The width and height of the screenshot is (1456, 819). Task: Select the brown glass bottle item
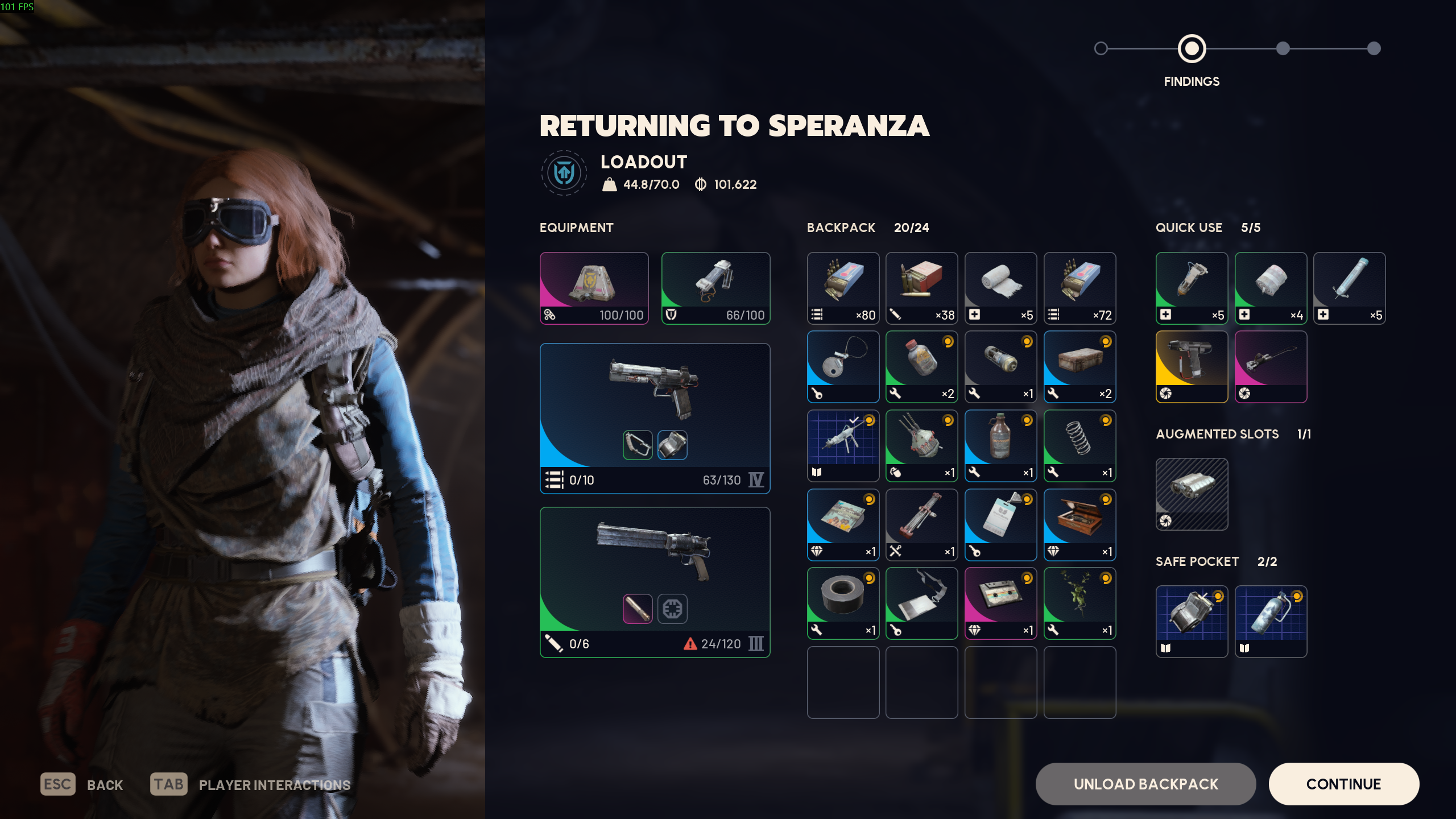[x=1000, y=445]
